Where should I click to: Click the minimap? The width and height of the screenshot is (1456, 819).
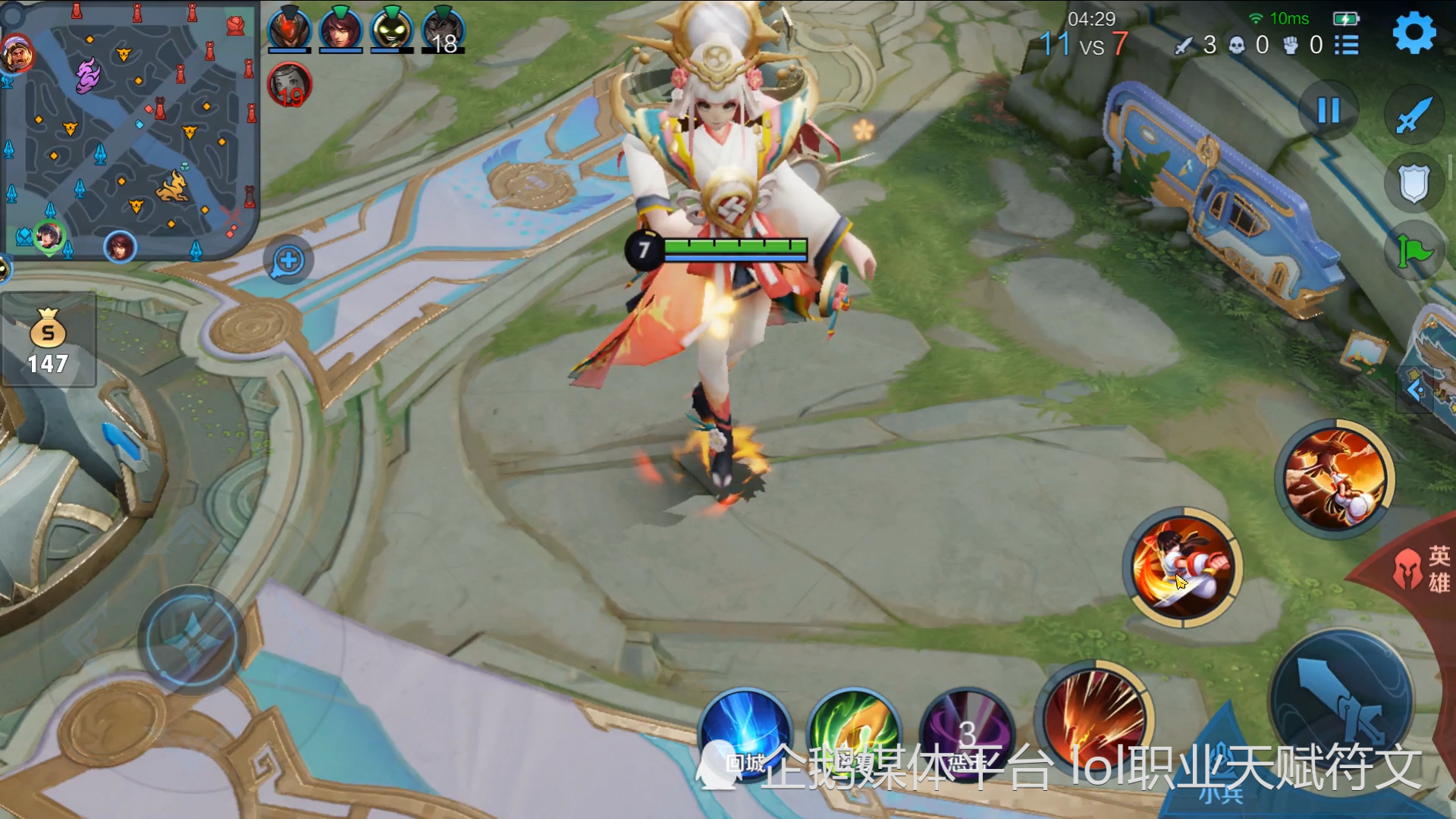[x=129, y=129]
